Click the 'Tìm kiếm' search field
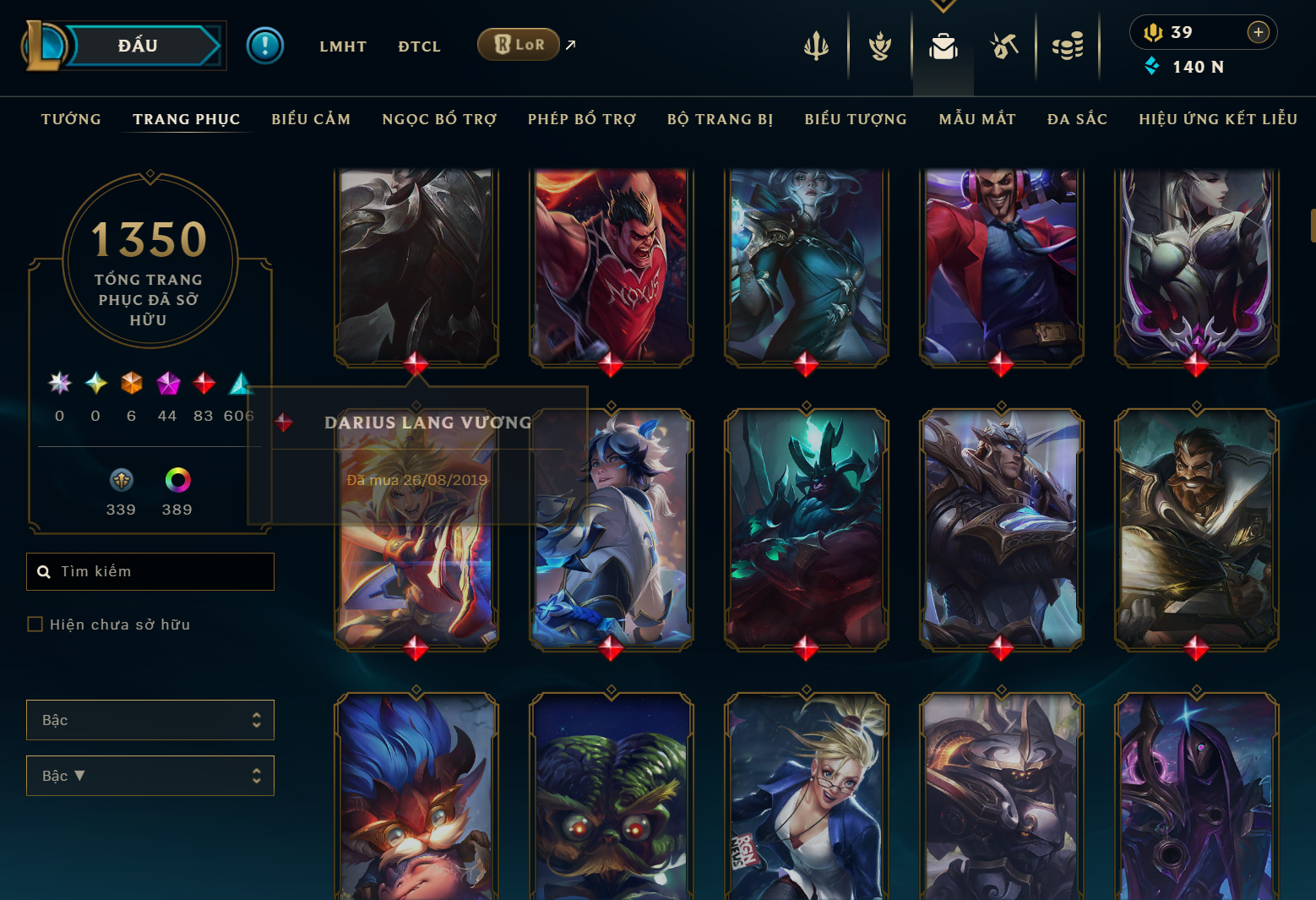 pyautogui.click(x=150, y=571)
